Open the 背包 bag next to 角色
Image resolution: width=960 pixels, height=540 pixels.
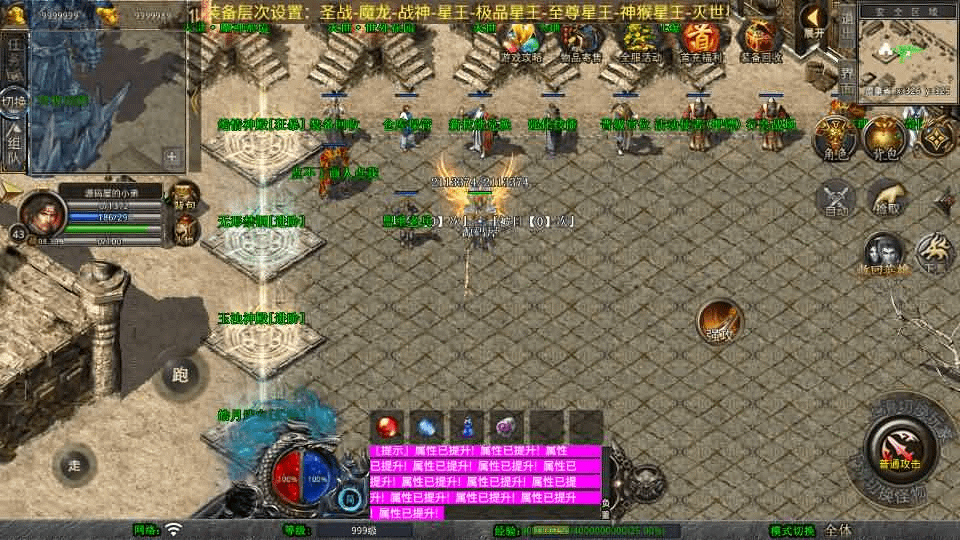[885, 138]
